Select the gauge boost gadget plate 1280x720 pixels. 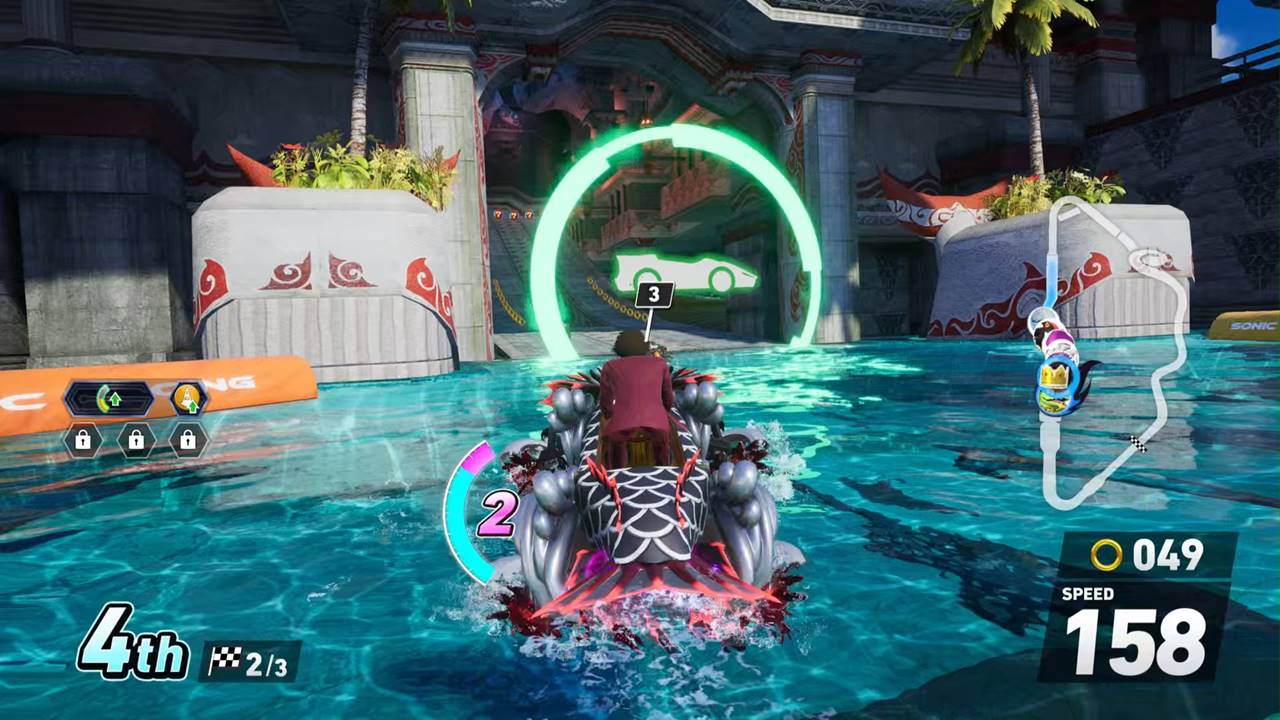[109, 400]
